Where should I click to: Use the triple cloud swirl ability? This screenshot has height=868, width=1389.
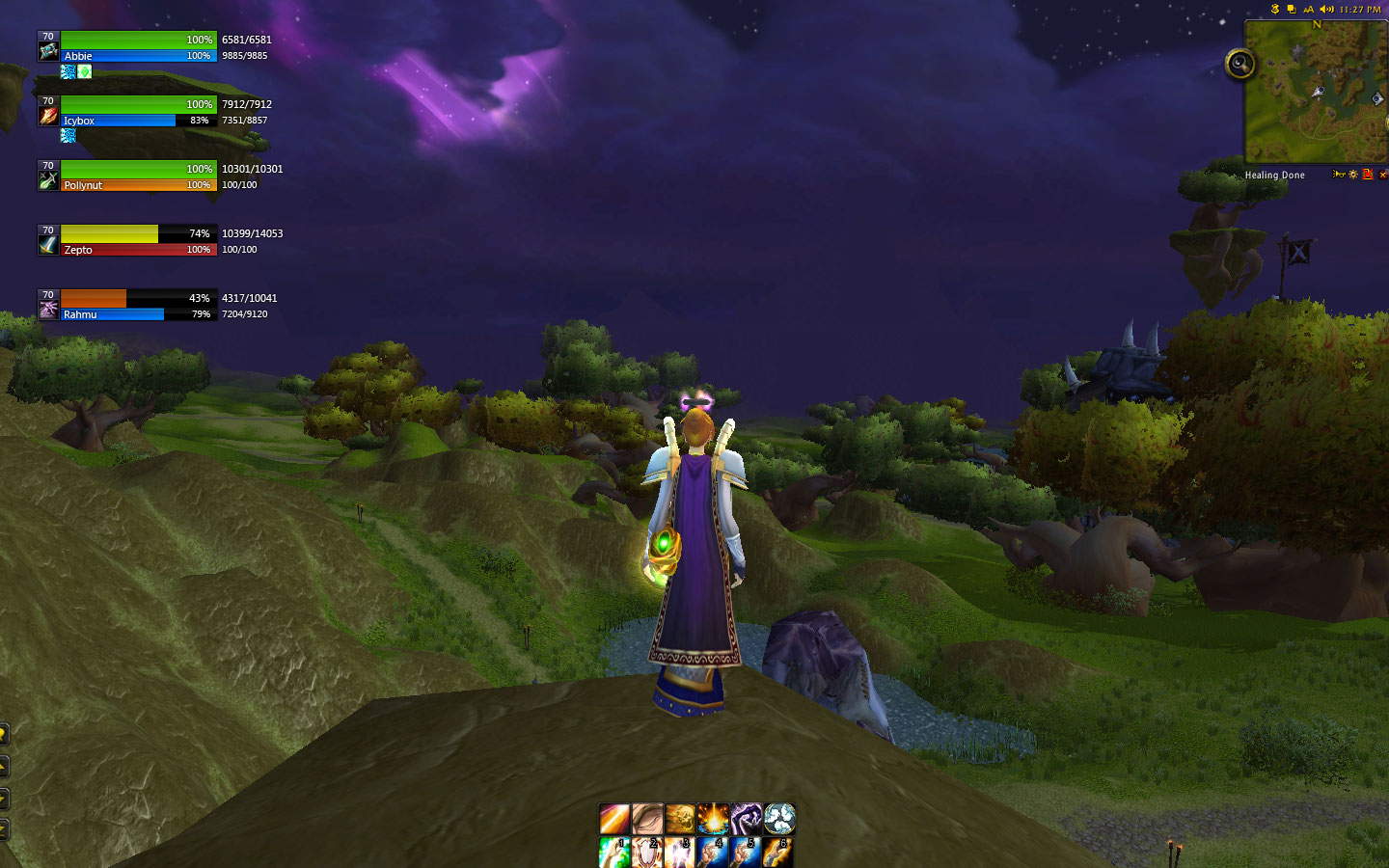coord(779,819)
